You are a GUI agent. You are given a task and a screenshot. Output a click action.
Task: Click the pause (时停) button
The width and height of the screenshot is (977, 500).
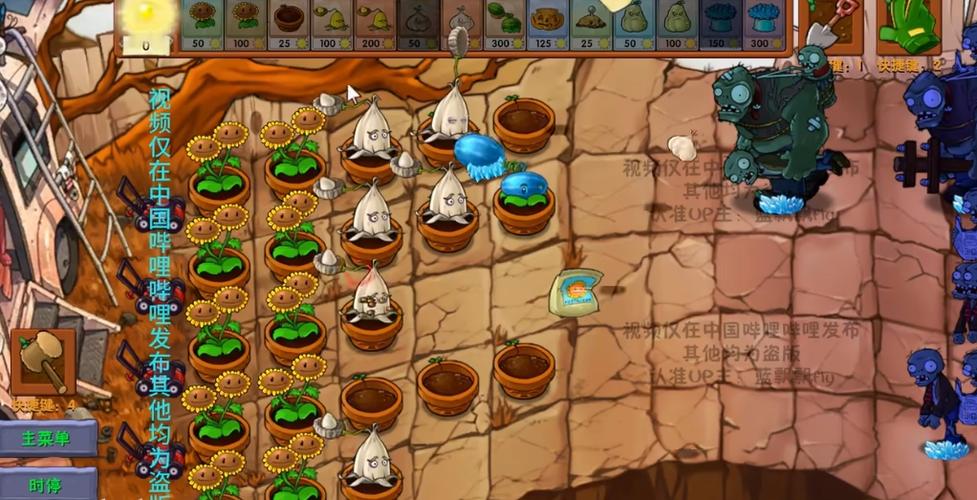(x=48, y=484)
